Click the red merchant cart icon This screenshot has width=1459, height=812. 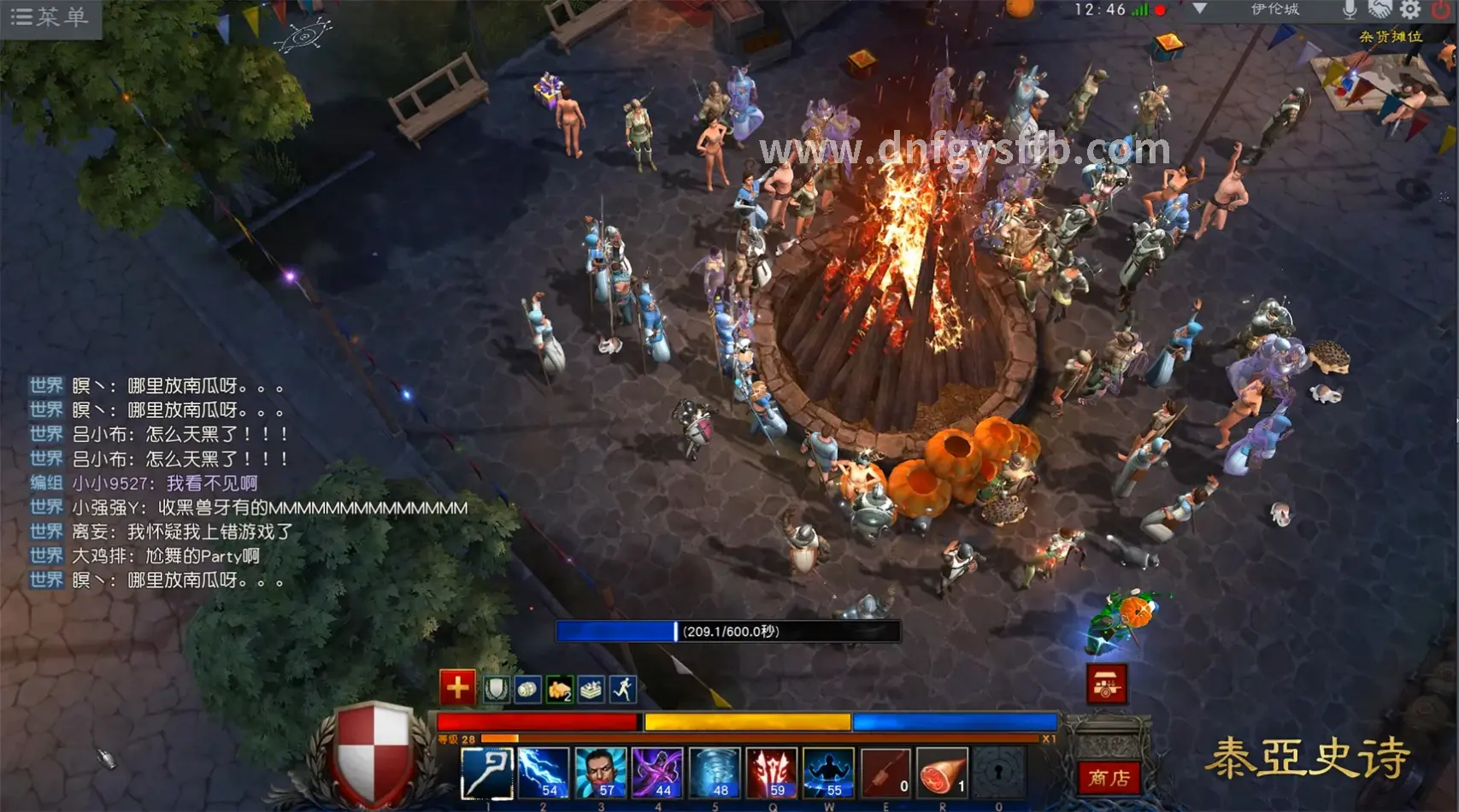point(1107,684)
